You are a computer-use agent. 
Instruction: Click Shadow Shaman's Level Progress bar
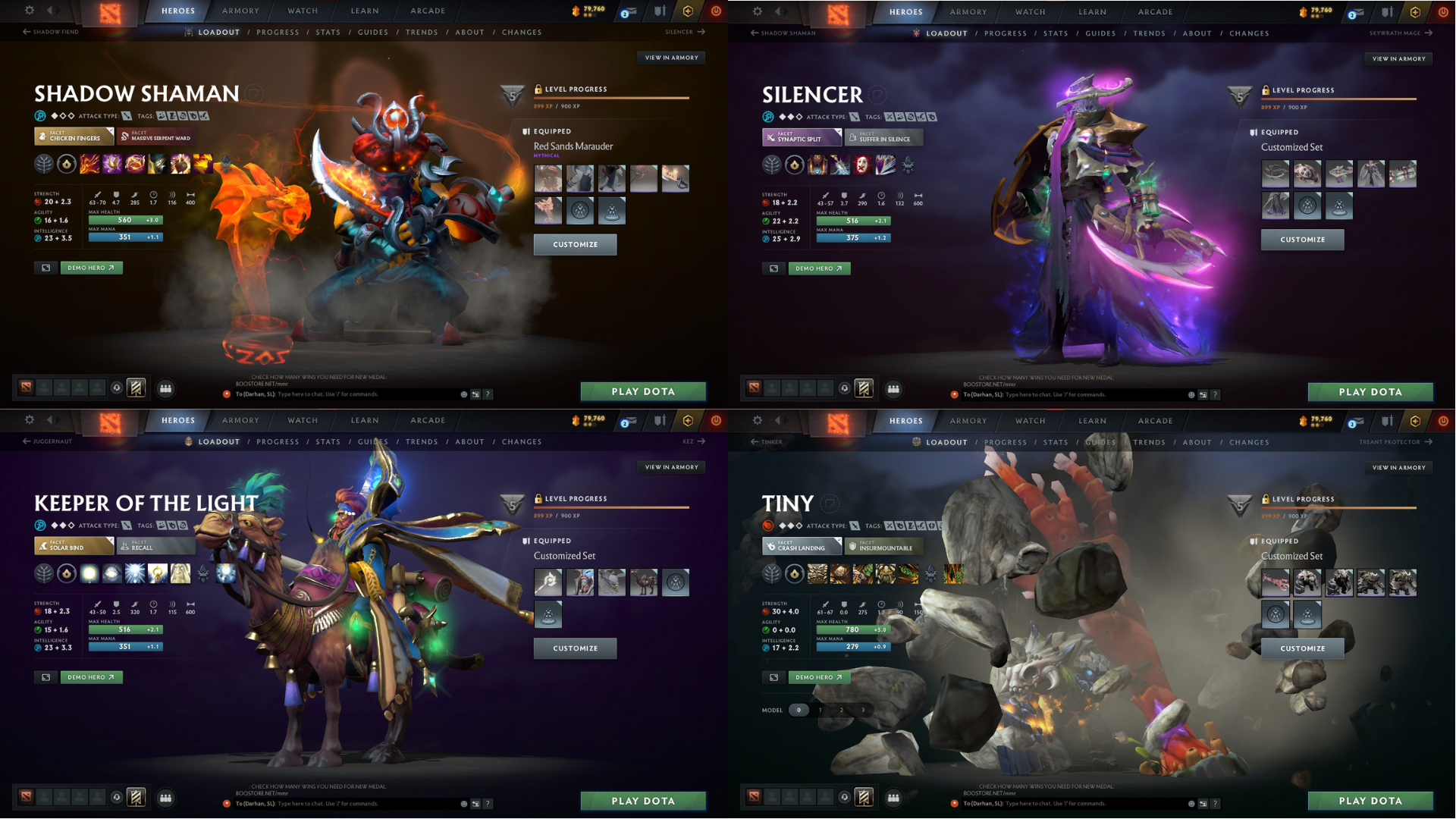pos(612,97)
